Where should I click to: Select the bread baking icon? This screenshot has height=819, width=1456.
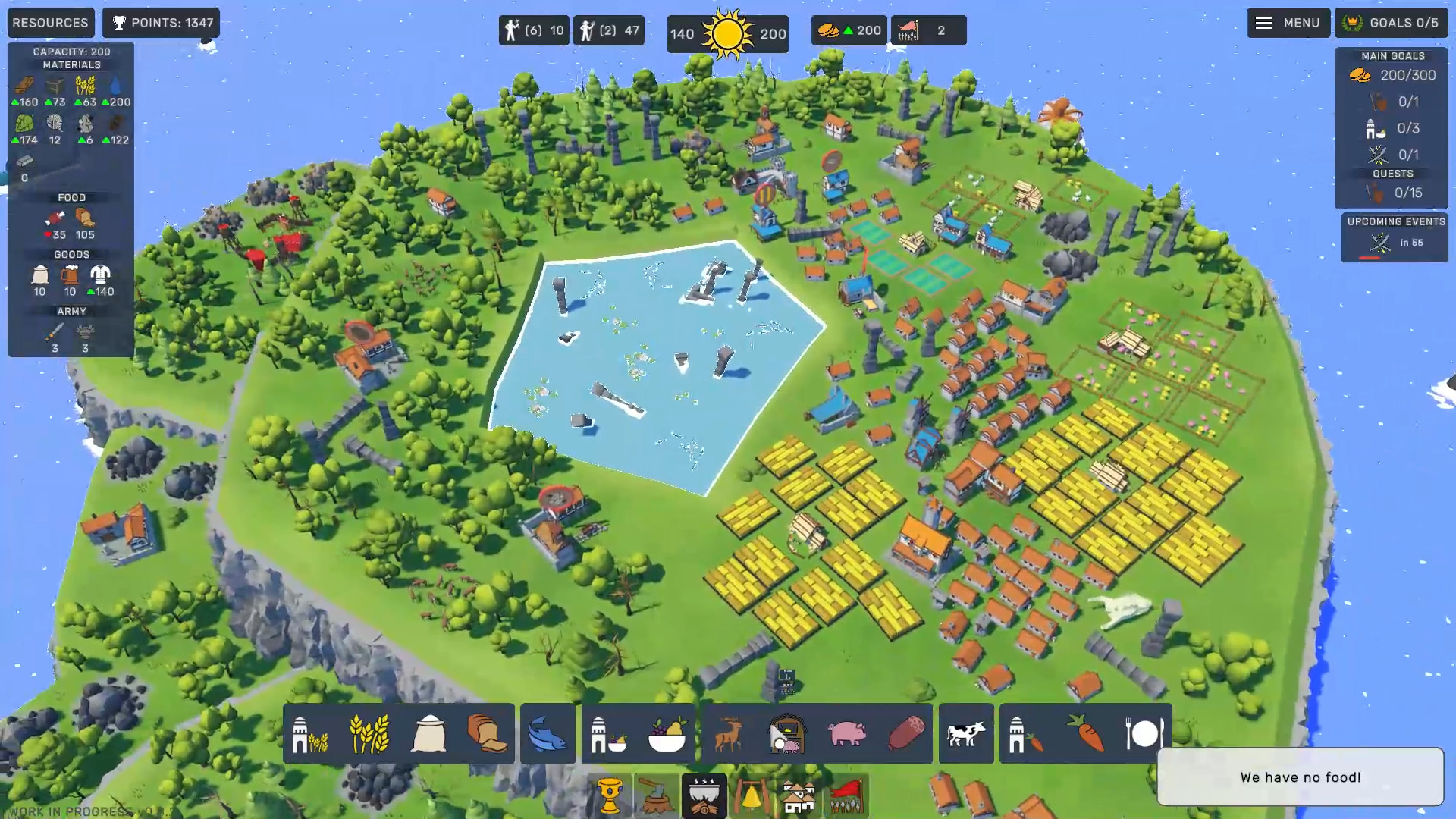pos(488,733)
